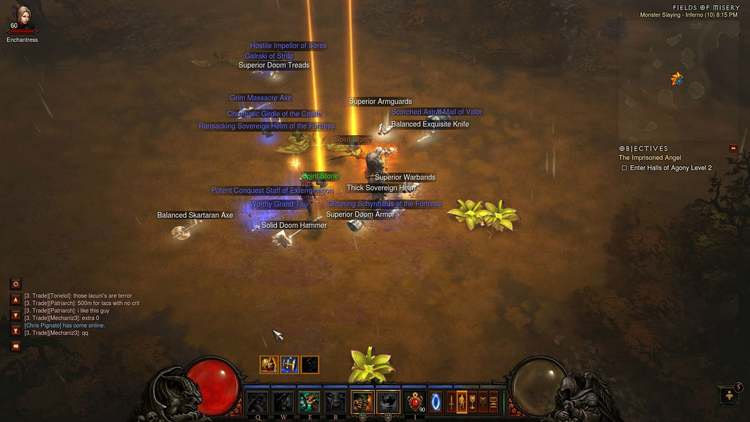Collapse the Objectives tracker
Image resolution: width=750 pixels, height=422 pixels.
pyautogui.click(x=733, y=148)
